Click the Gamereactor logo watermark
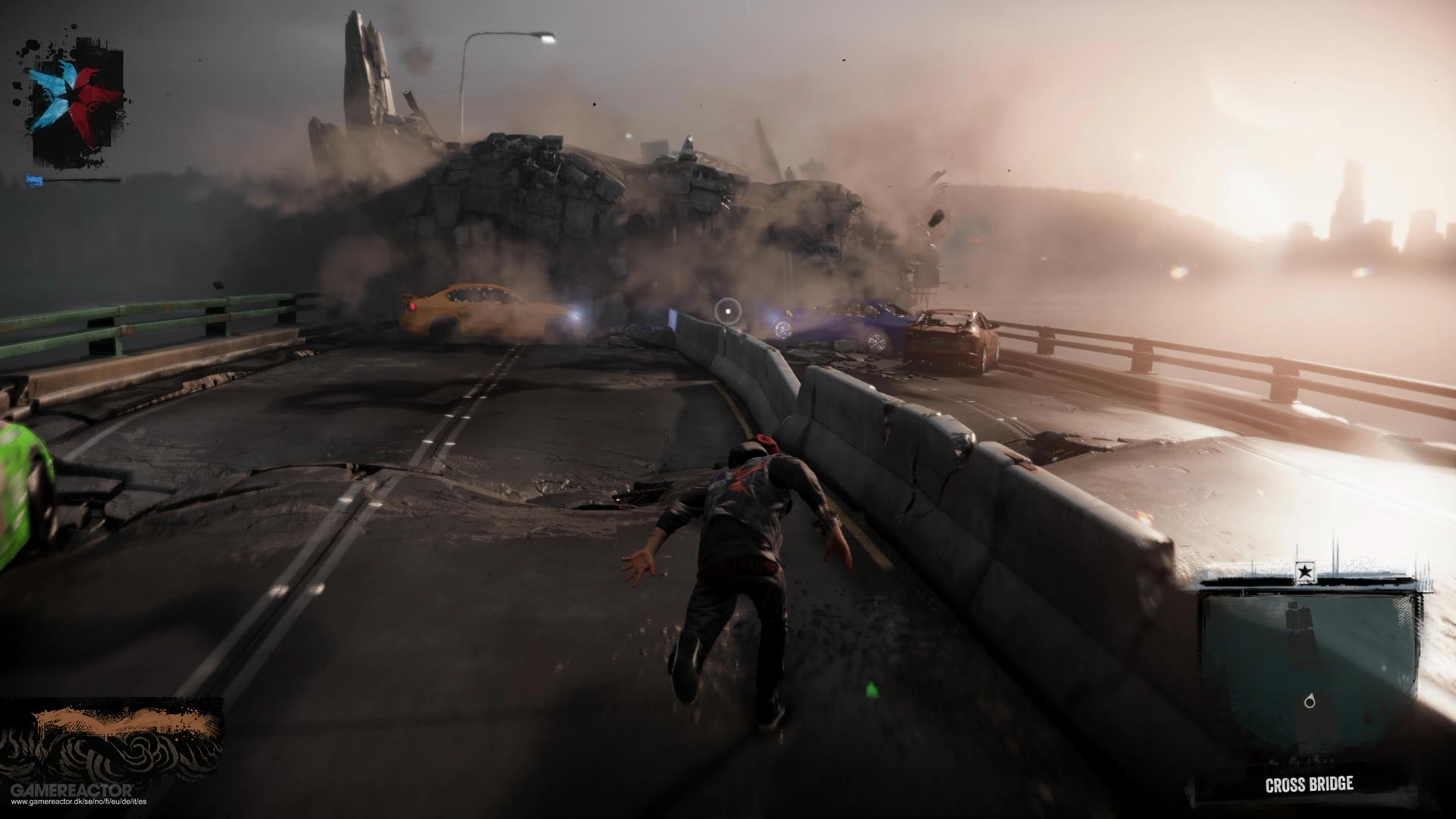Viewport: 1456px width, 819px height. click(72, 789)
